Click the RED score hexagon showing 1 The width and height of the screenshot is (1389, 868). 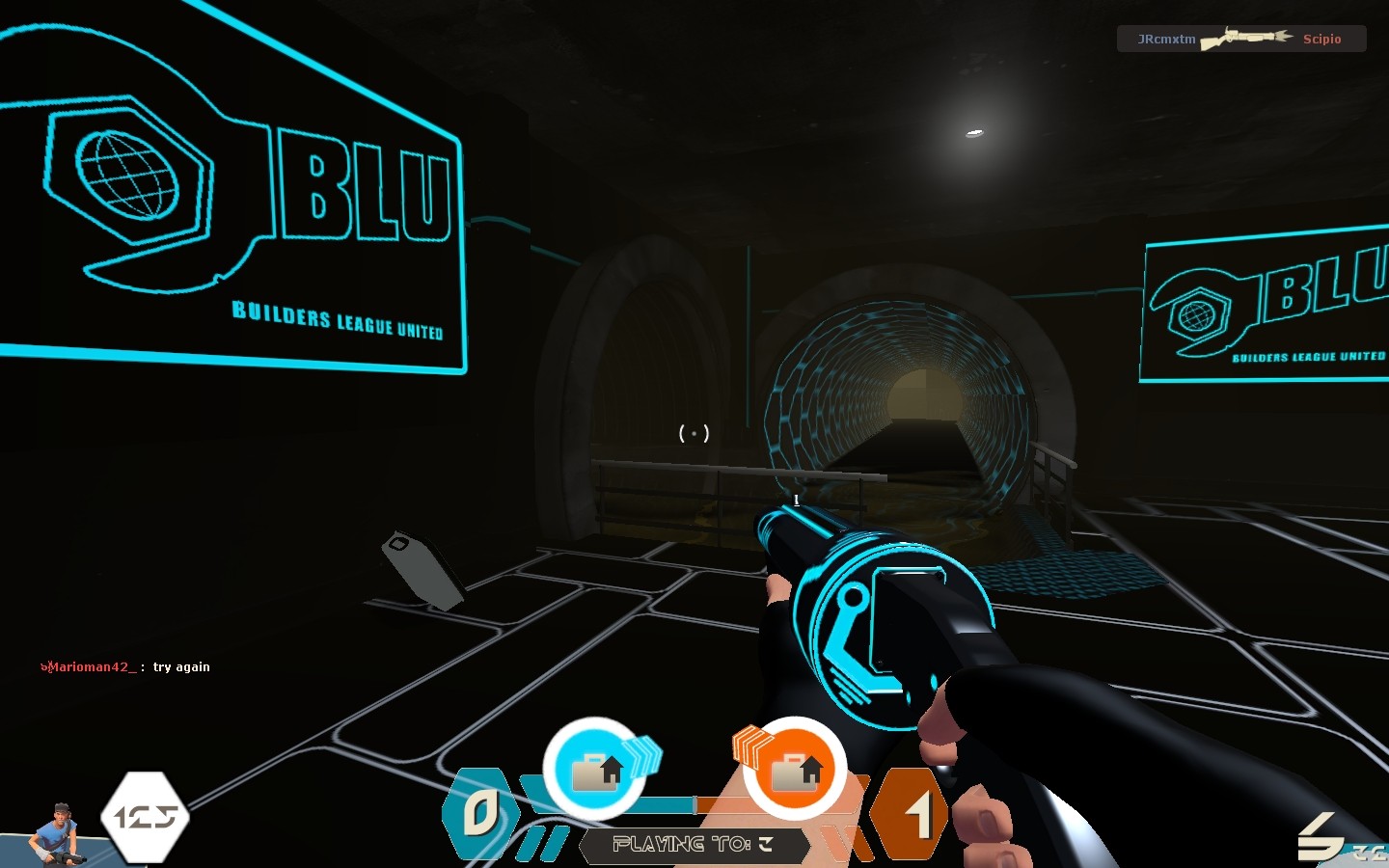911,815
